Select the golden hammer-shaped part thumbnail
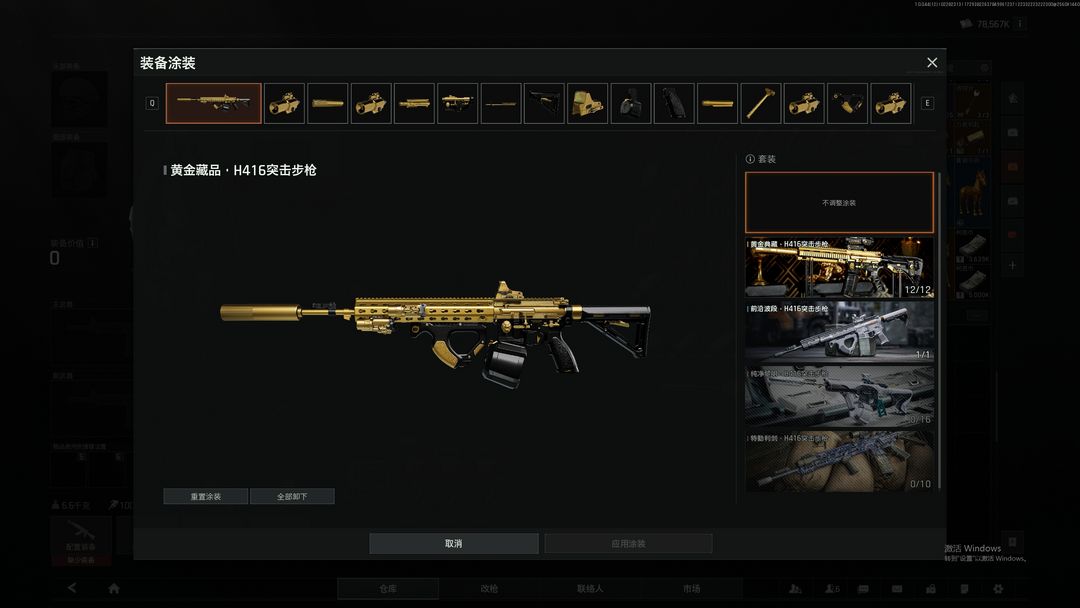 [761, 104]
